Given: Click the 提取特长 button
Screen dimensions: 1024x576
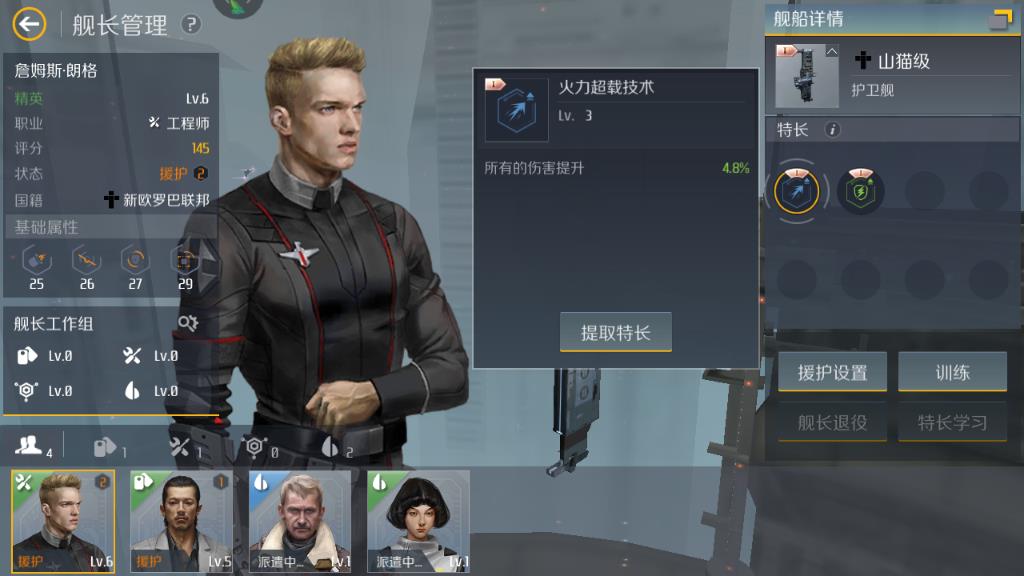Looking at the screenshot, I should pos(615,333).
